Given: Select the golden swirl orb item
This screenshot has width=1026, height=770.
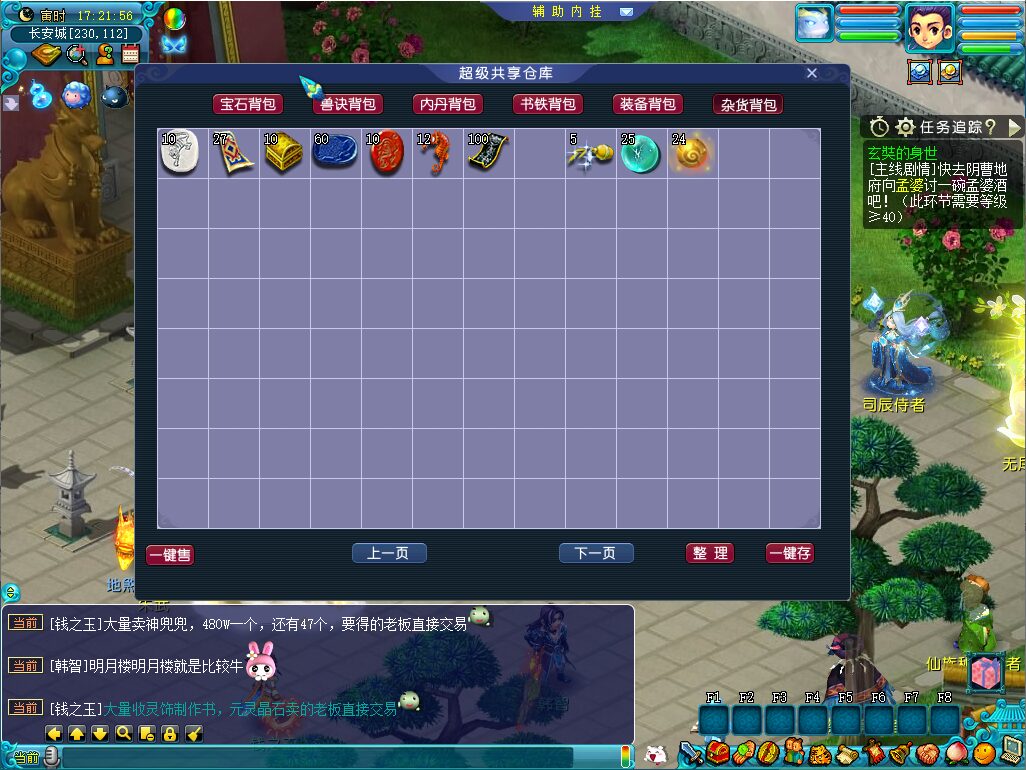Looking at the screenshot, I should point(691,154).
